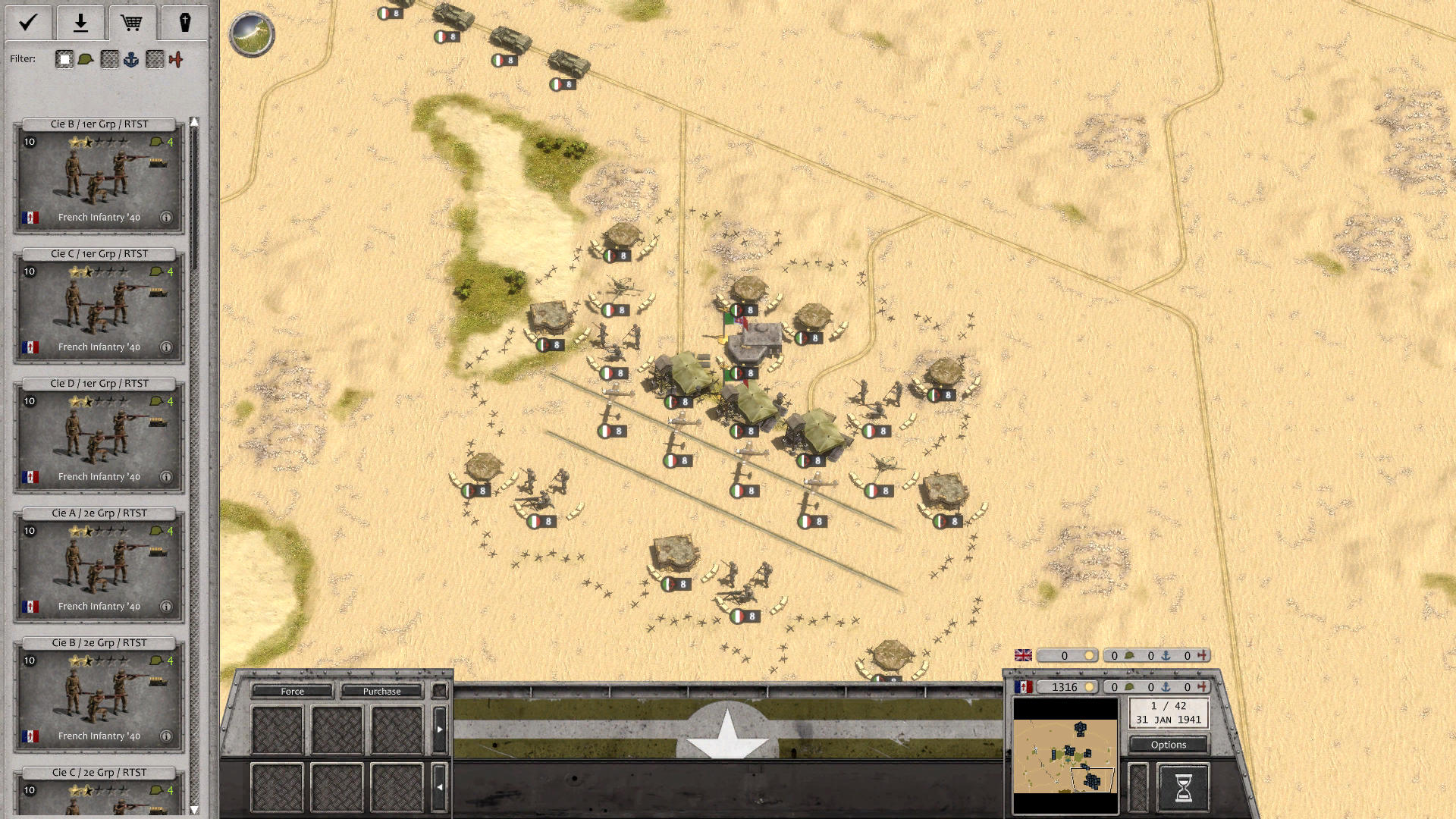Click the info icon on Cie B / 1er Grp card
Screen dimensions: 1456x819
[166, 218]
